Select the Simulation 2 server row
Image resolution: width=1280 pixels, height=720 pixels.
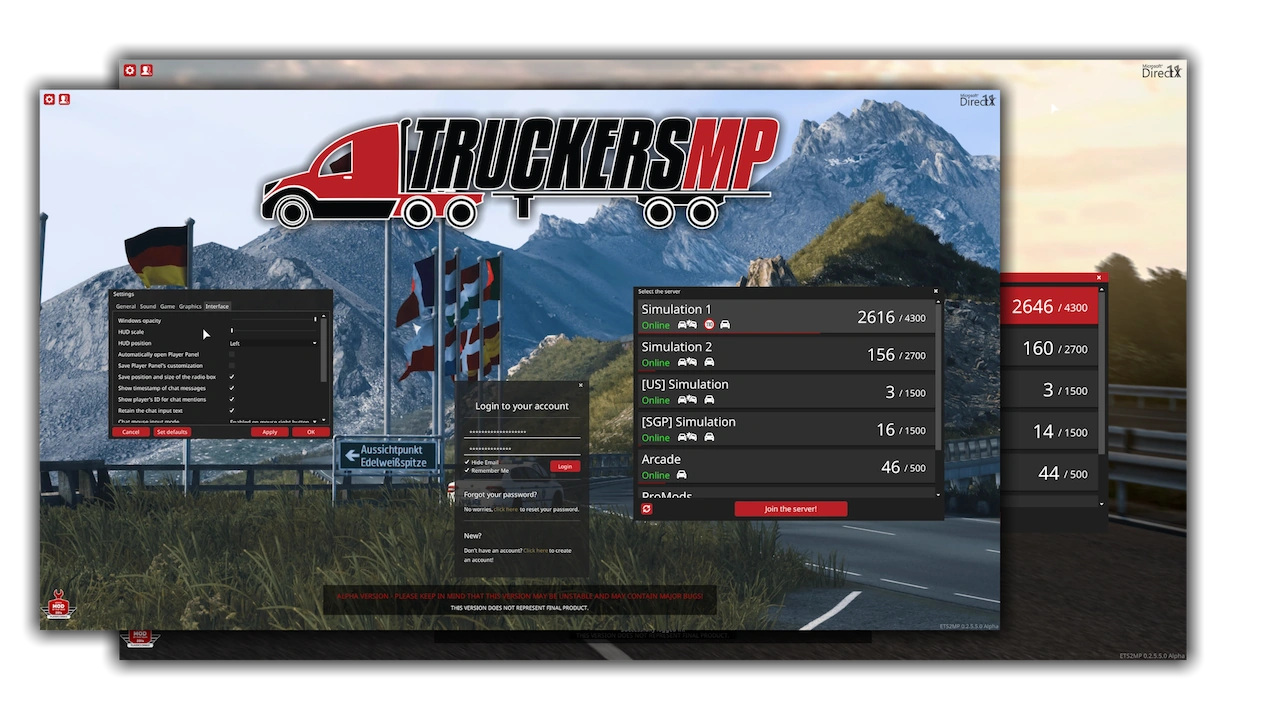coord(787,354)
